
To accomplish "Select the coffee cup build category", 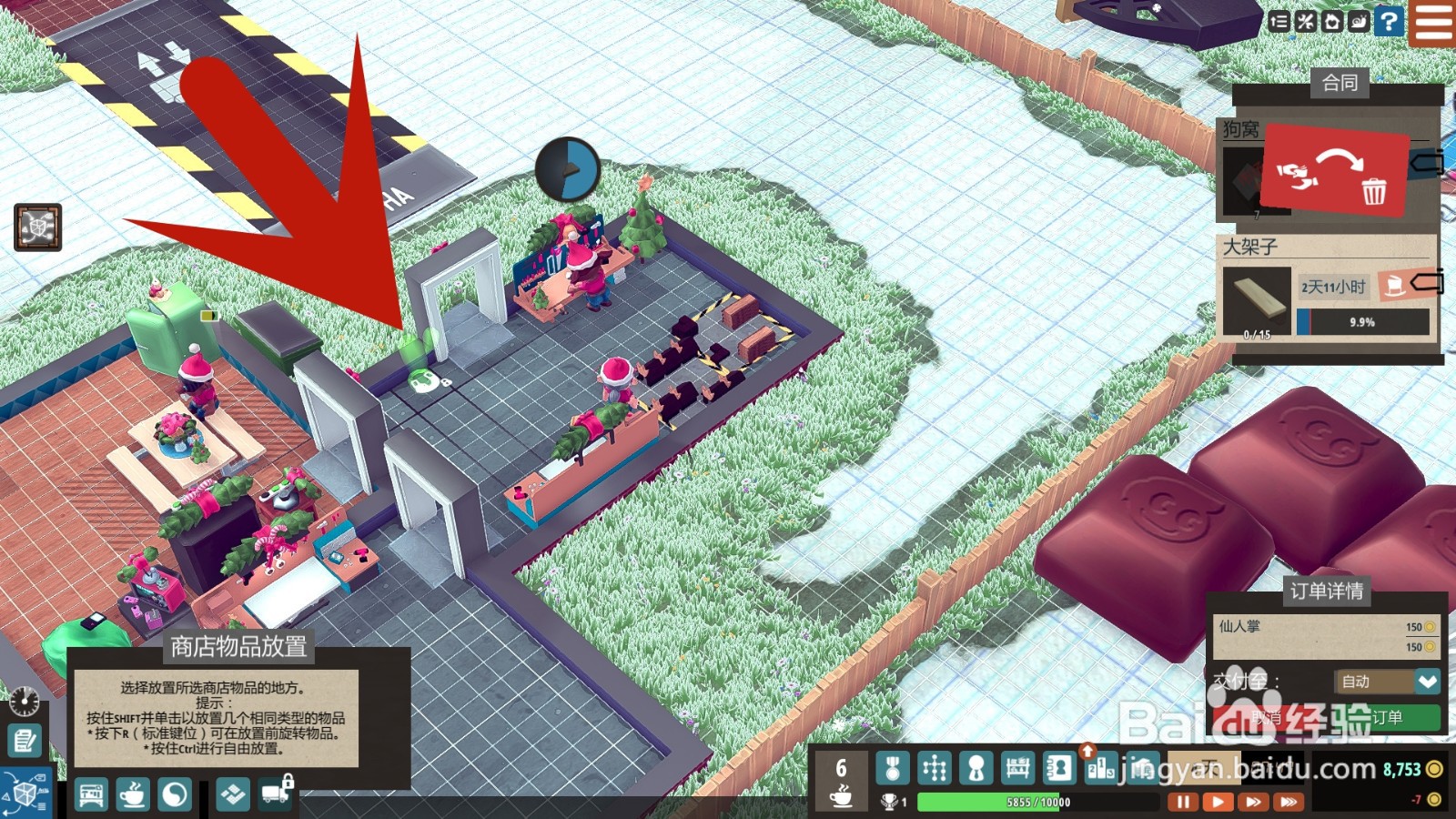I will point(133,795).
